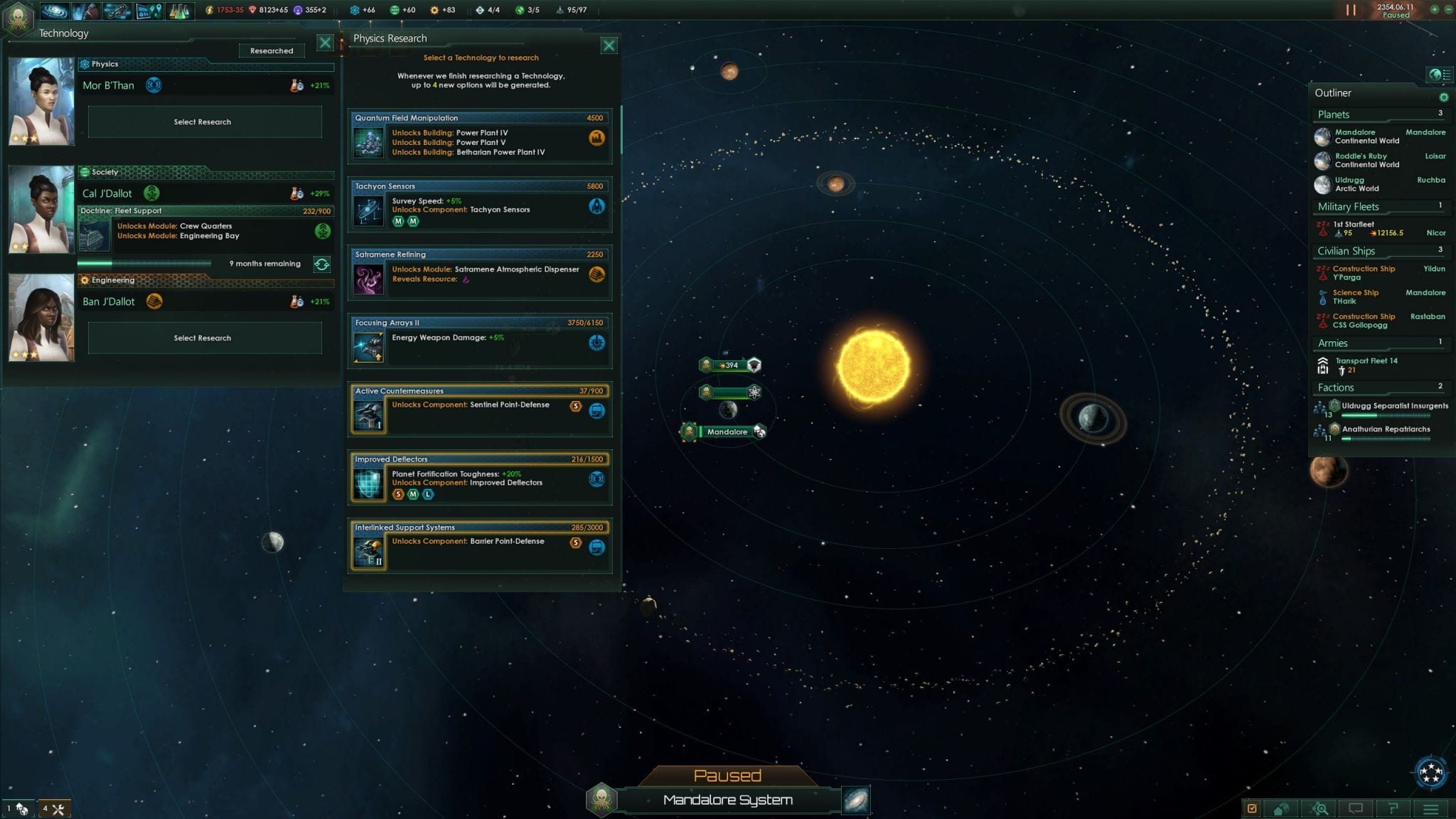
Task: Swap the current Society research project
Action: 322,264
